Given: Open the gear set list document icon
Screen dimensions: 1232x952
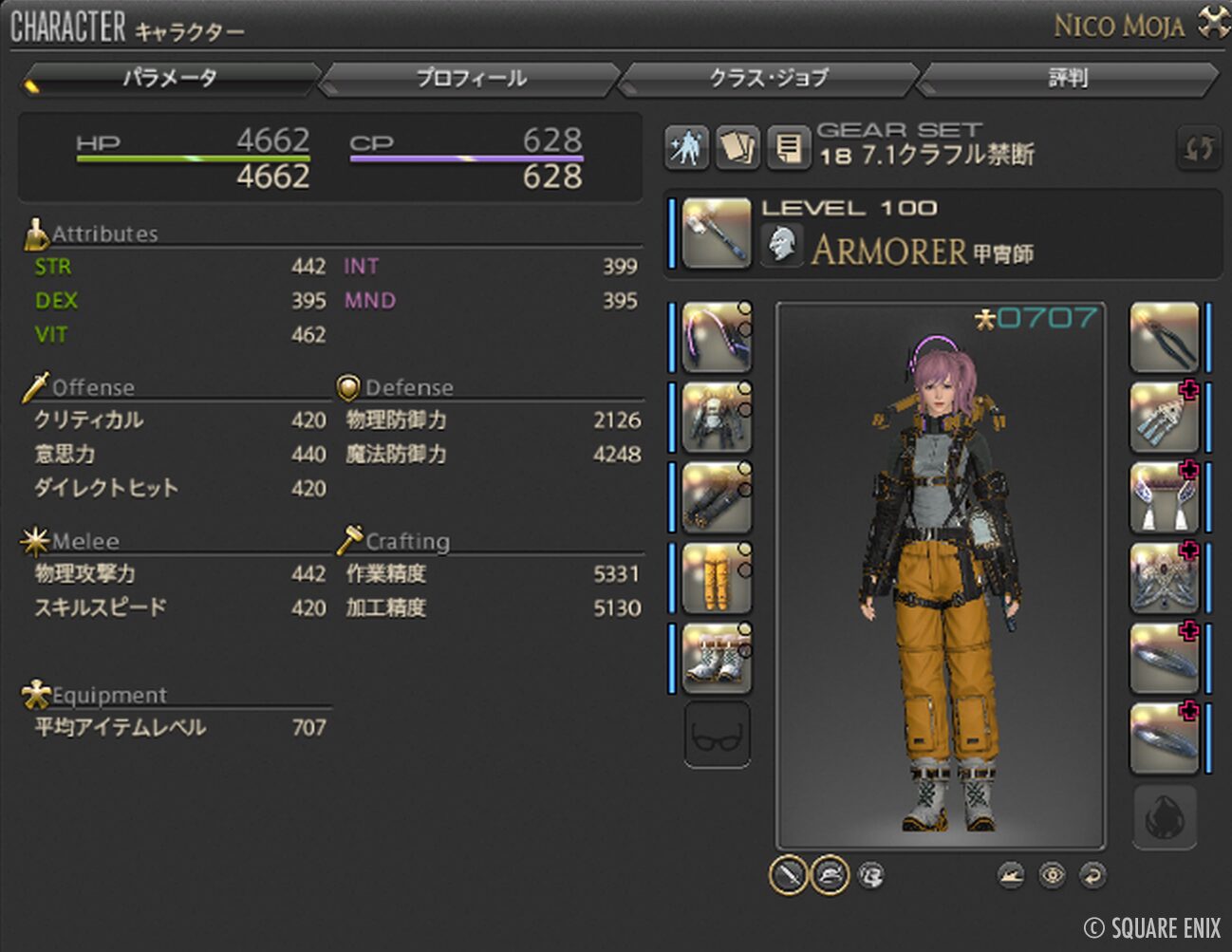Looking at the screenshot, I should [788, 147].
